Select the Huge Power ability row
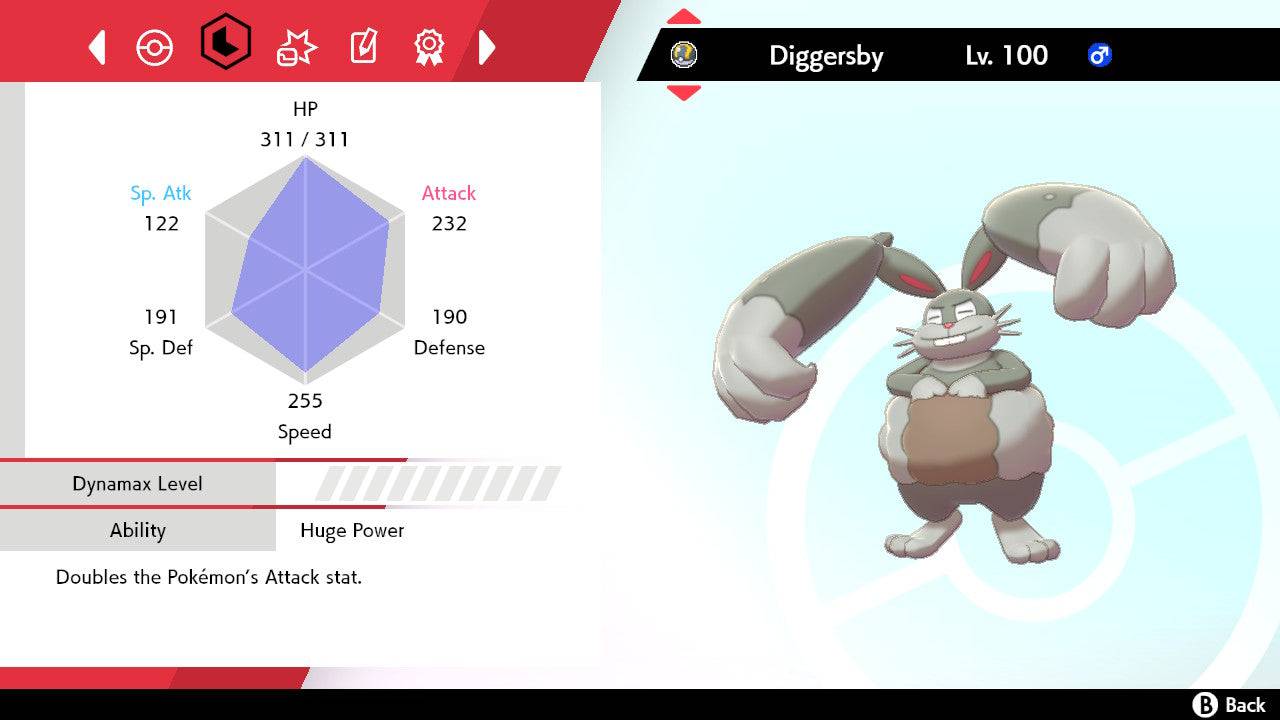 pos(300,530)
